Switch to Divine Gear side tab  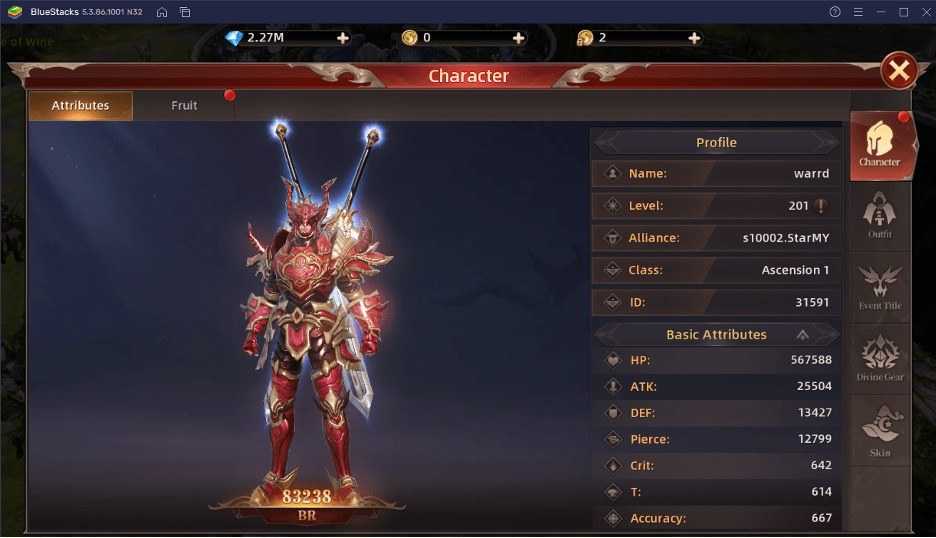pos(880,359)
